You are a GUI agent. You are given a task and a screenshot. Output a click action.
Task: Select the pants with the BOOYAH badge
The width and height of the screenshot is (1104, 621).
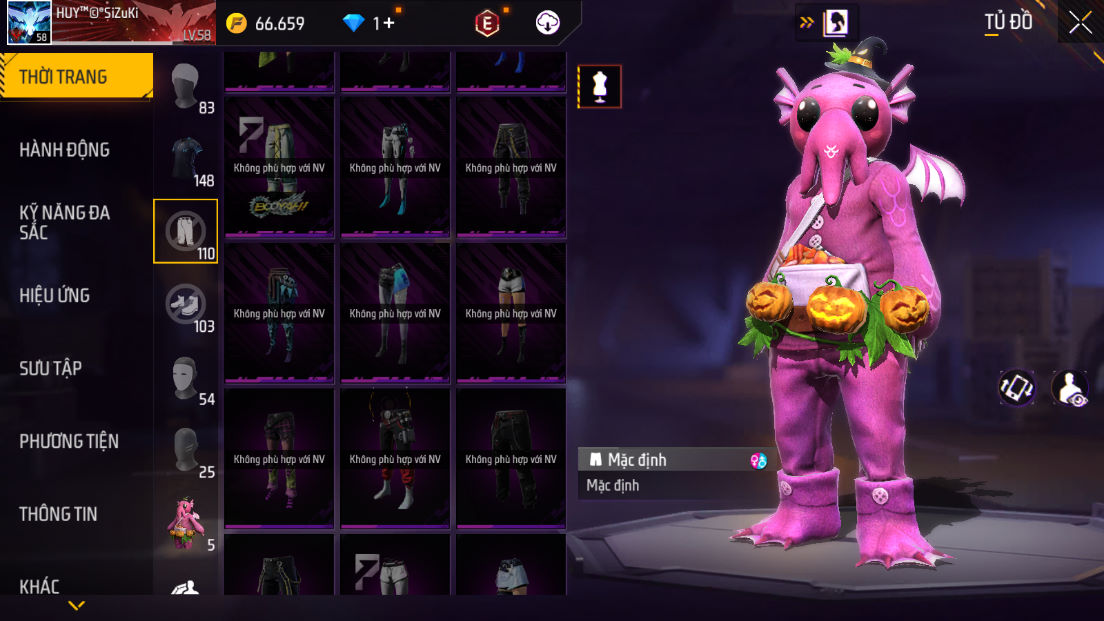[x=279, y=166]
